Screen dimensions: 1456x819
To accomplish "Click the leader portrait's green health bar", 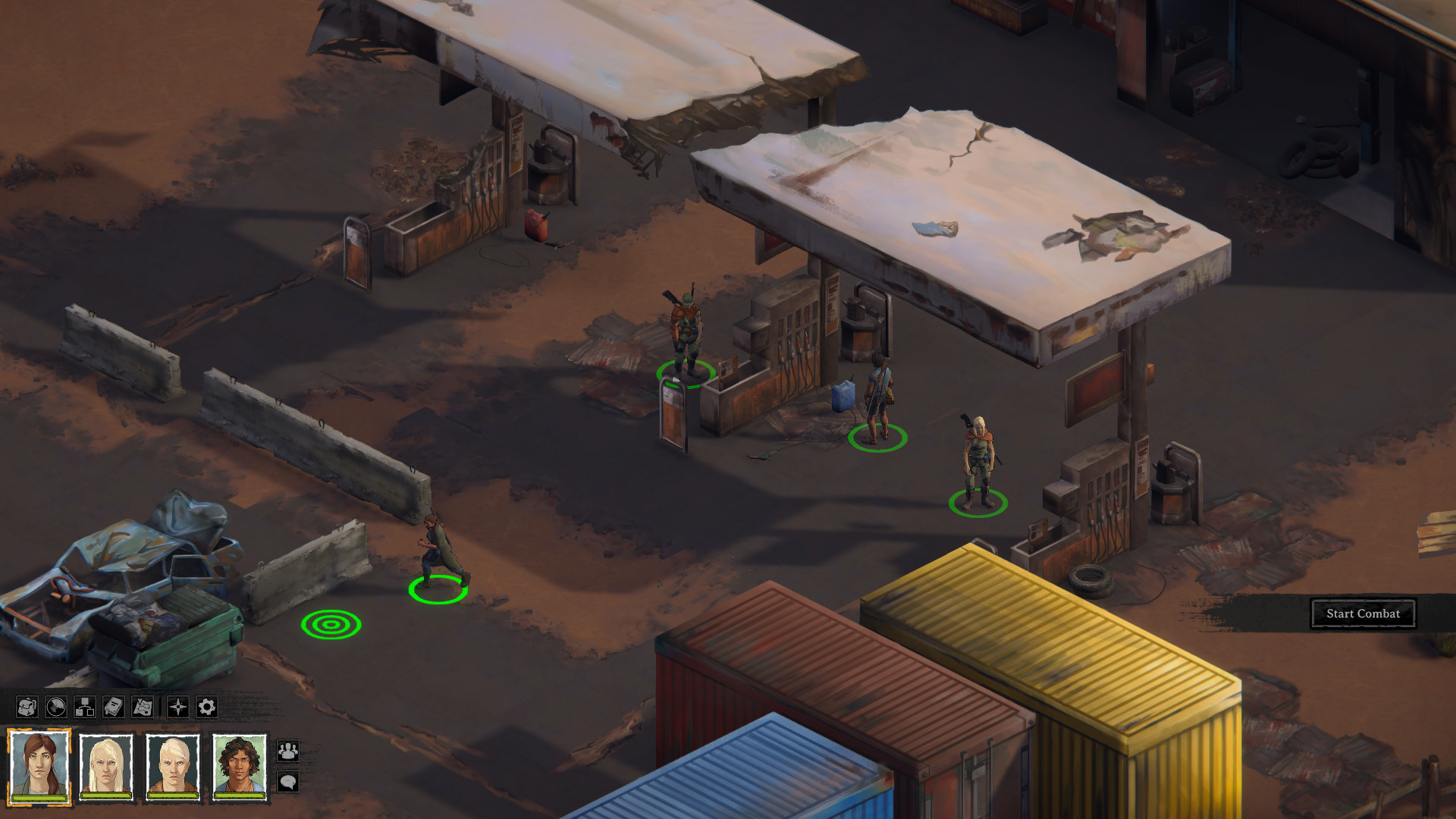I will (x=39, y=799).
